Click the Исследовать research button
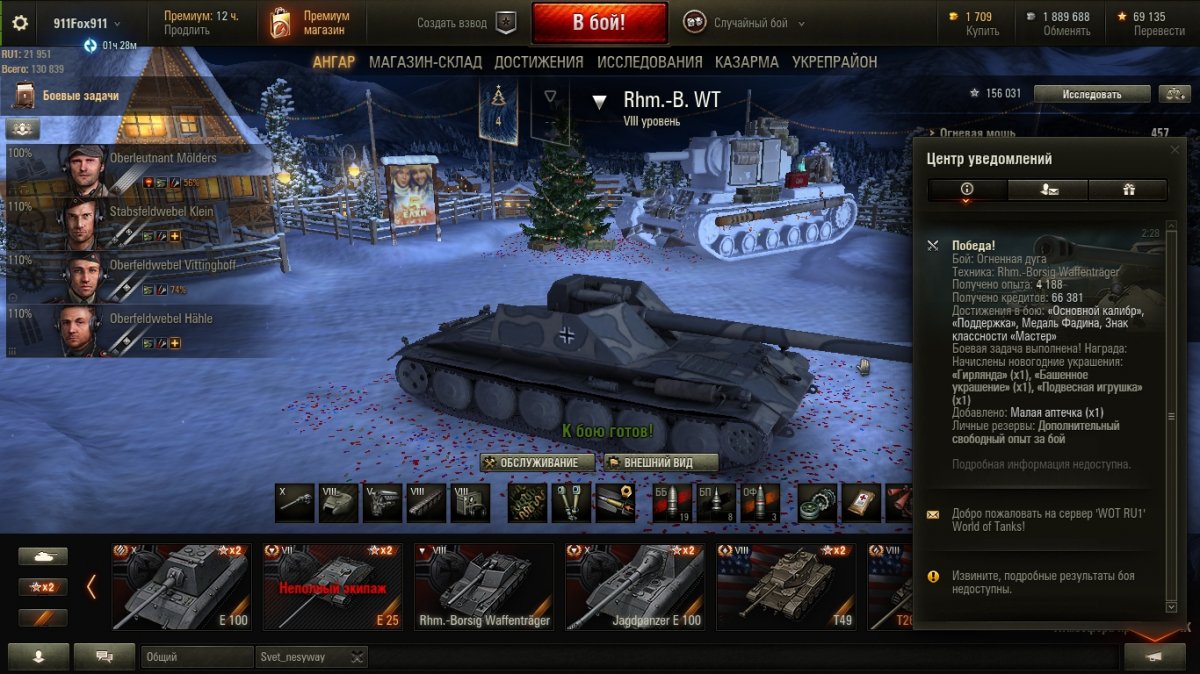The image size is (1200, 674). tap(1091, 94)
